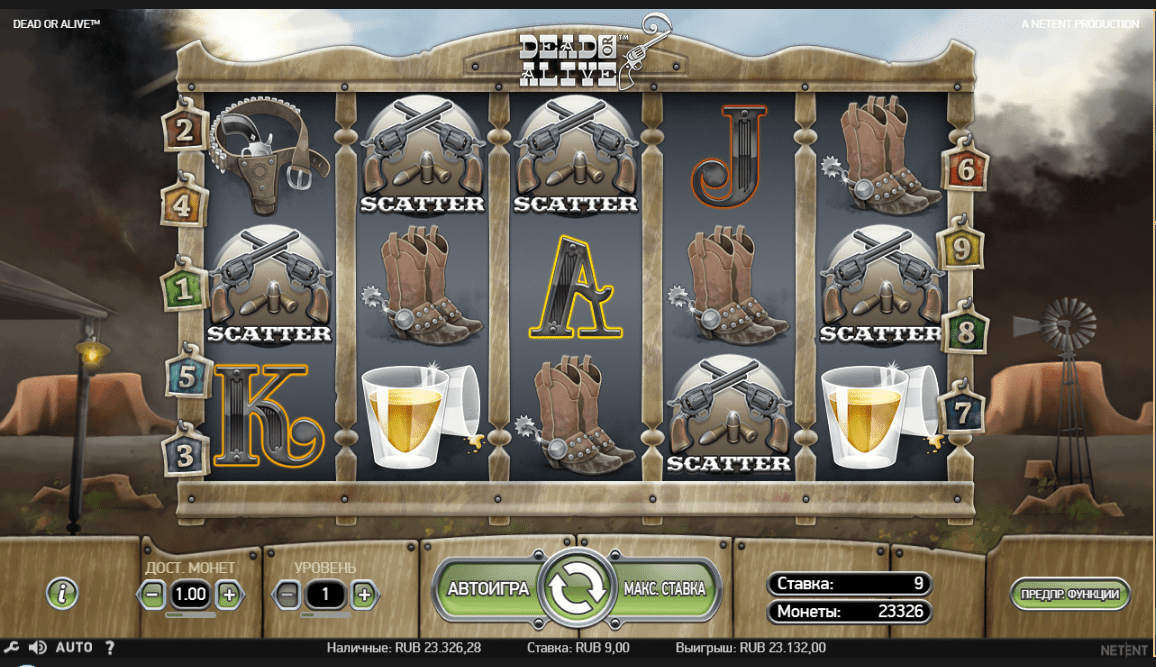Raise the bet level (УРОВЕНЬ) with plus
This screenshot has width=1156, height=667.
[363, 595]
